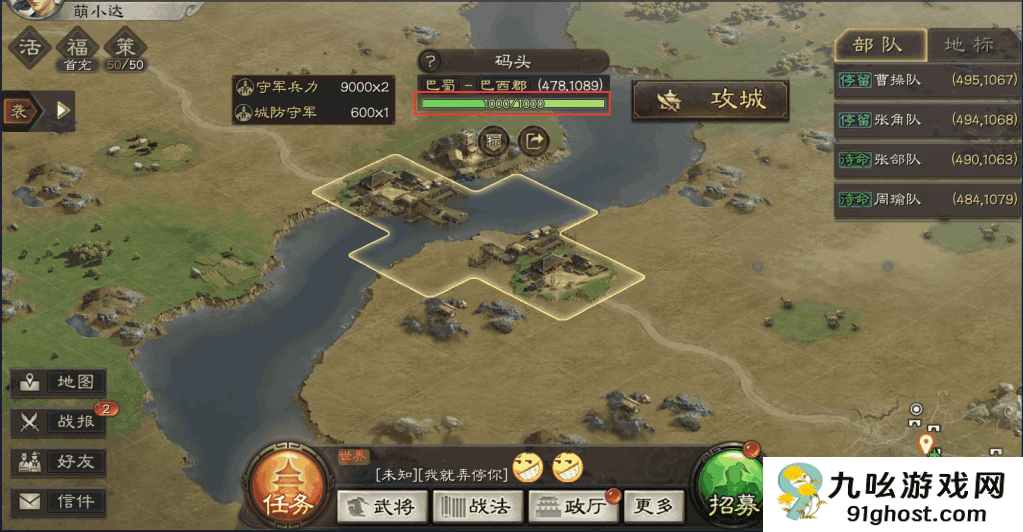Open the 码头 help question mark
1023x532 pixels.
[431, 62]
